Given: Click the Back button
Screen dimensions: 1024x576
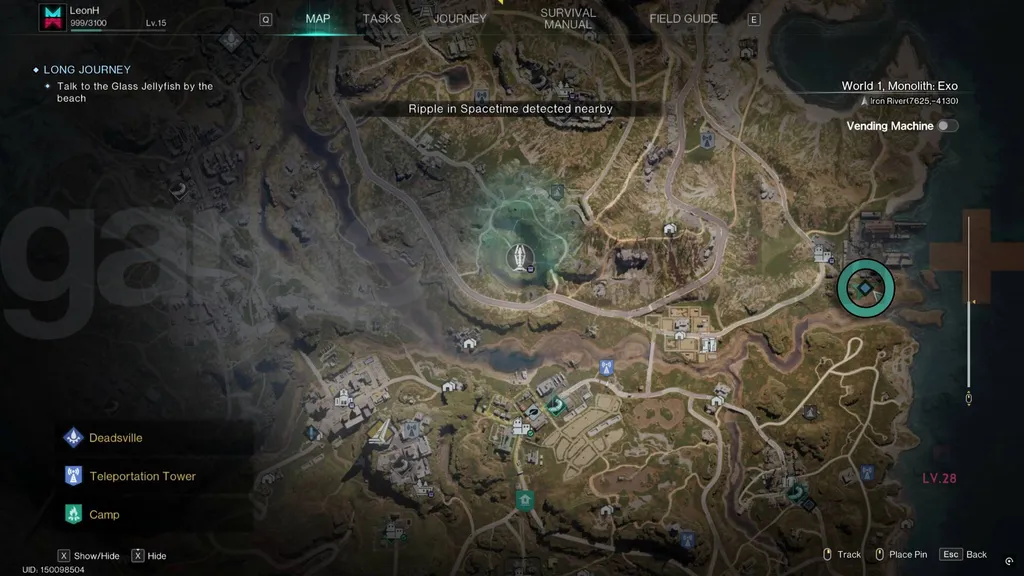Looking at the screenshot, I should [964, 554].
